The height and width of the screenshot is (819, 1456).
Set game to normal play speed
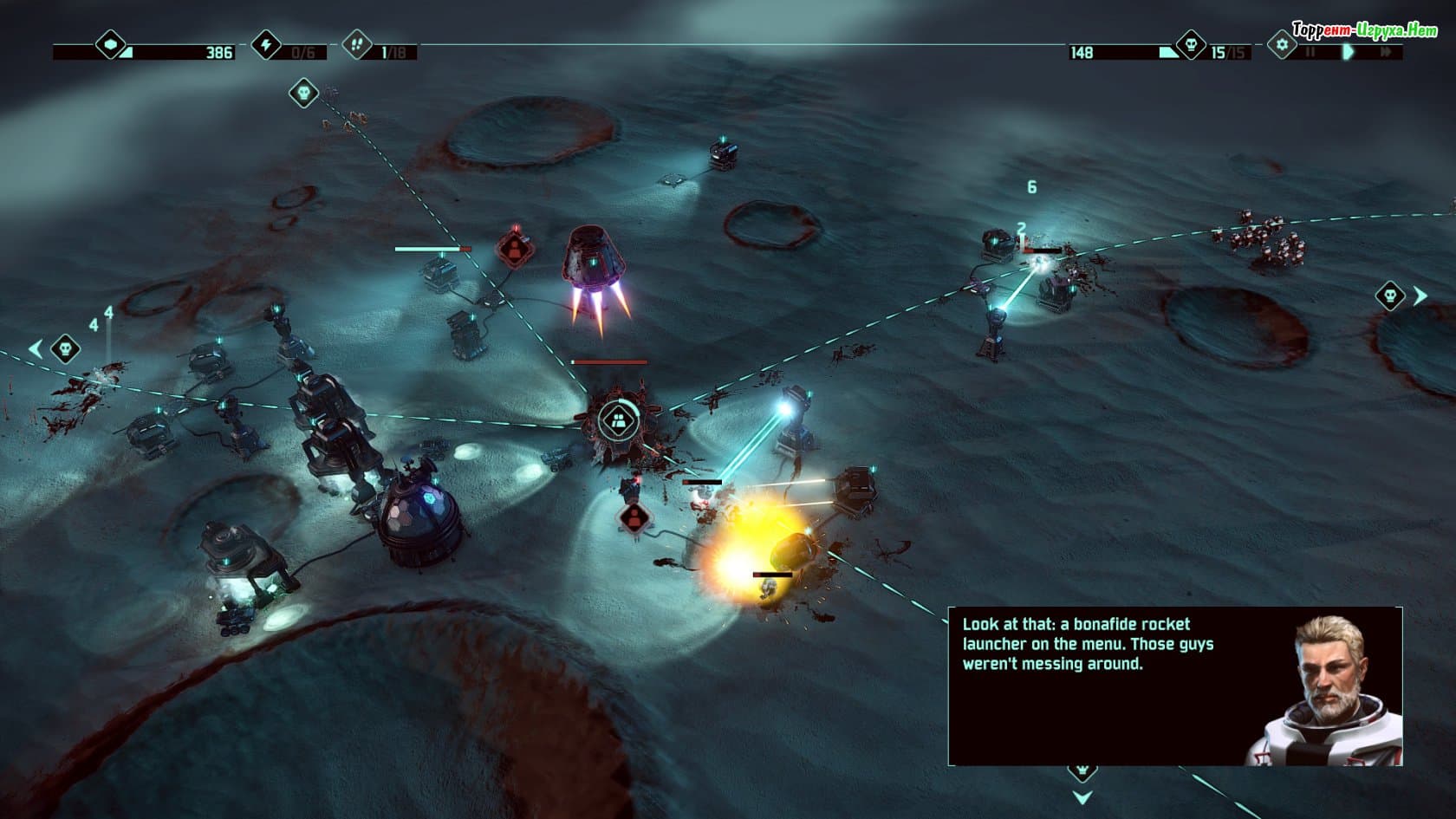pyautogui.click(x=1348, y=52)
